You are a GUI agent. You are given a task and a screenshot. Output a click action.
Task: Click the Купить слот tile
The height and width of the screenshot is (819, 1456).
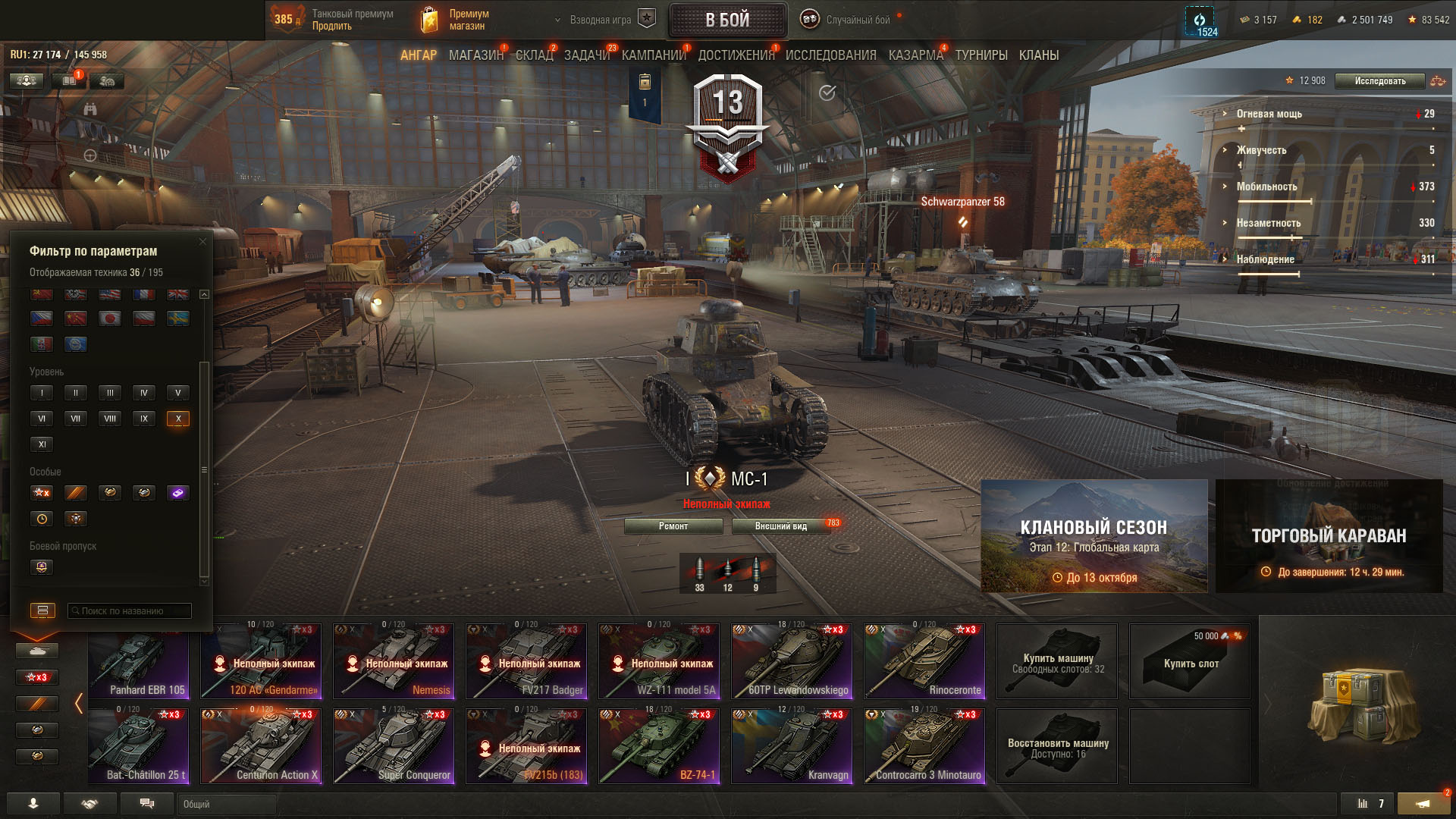(x=1190, y=661)
